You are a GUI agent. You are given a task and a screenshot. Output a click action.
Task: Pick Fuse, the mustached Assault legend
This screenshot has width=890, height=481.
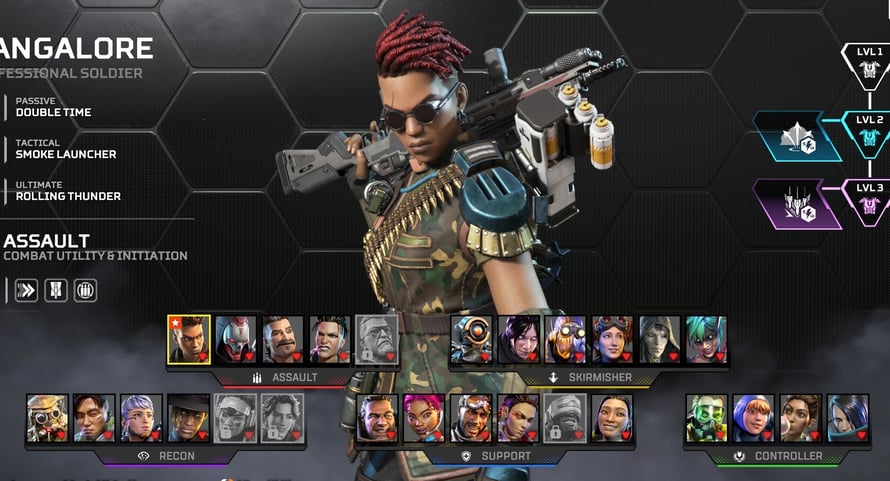[x=283, y=339]
